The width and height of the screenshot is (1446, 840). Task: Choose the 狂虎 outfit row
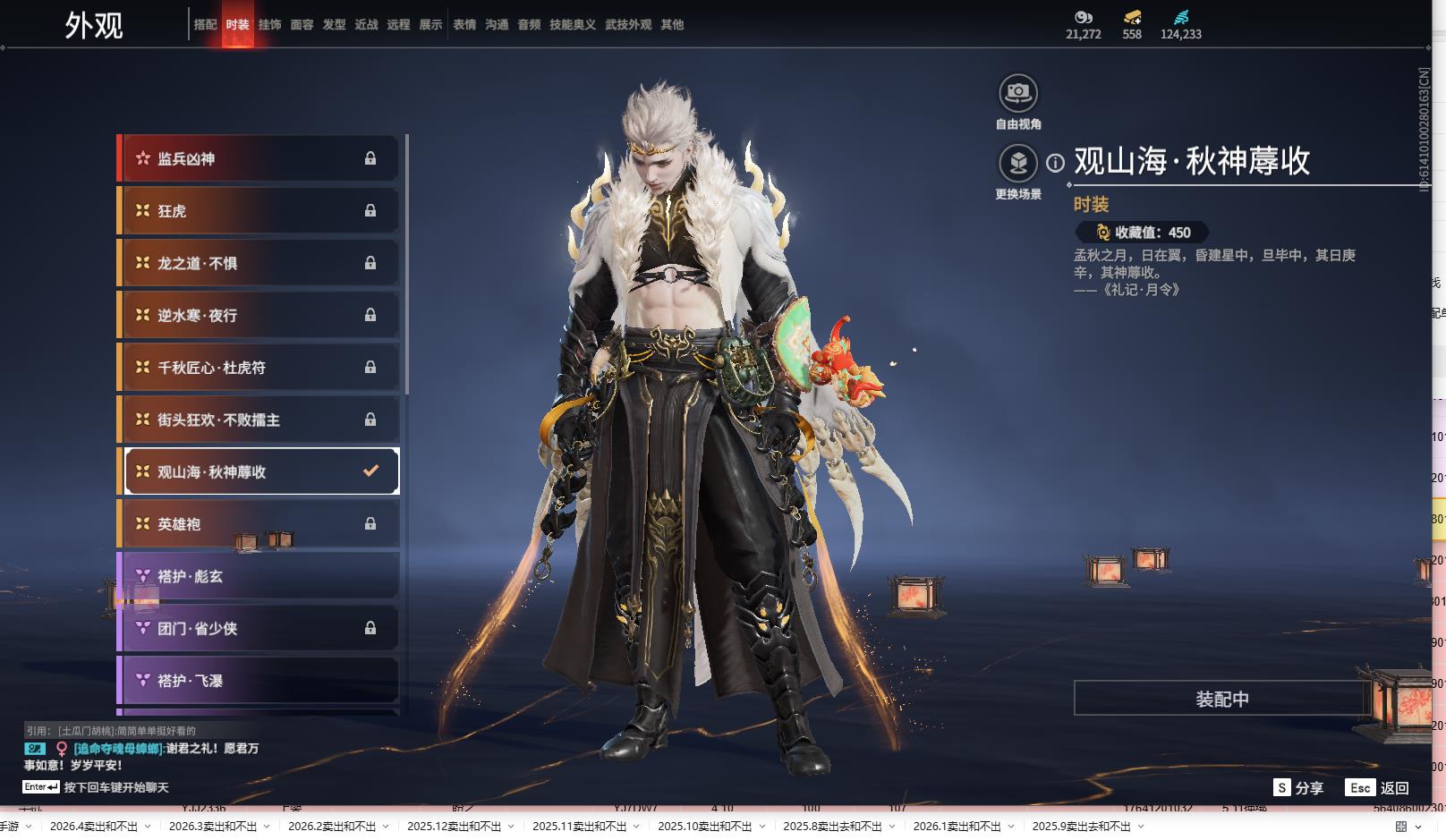pyautogui.click(x=259, y=211)
